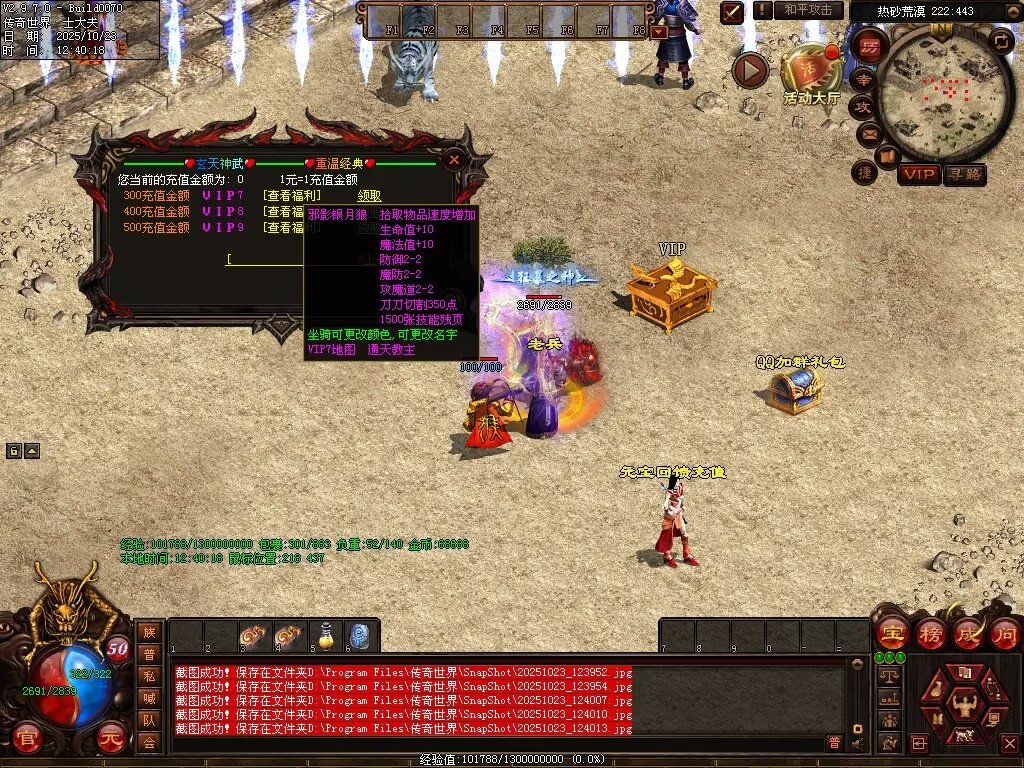Activate the 寻路 pathfinding button

pos(964,174)
